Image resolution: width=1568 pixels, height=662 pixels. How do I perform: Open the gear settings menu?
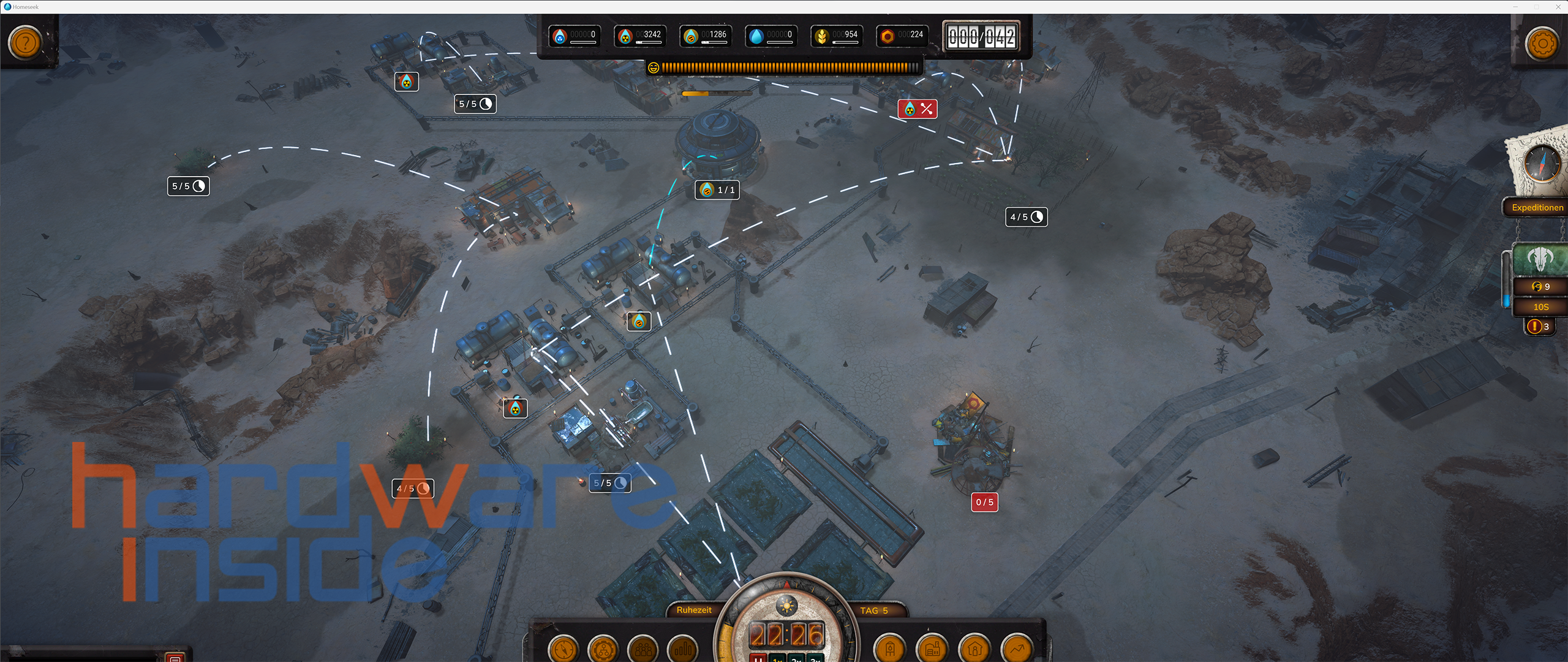click(1542, 43)
